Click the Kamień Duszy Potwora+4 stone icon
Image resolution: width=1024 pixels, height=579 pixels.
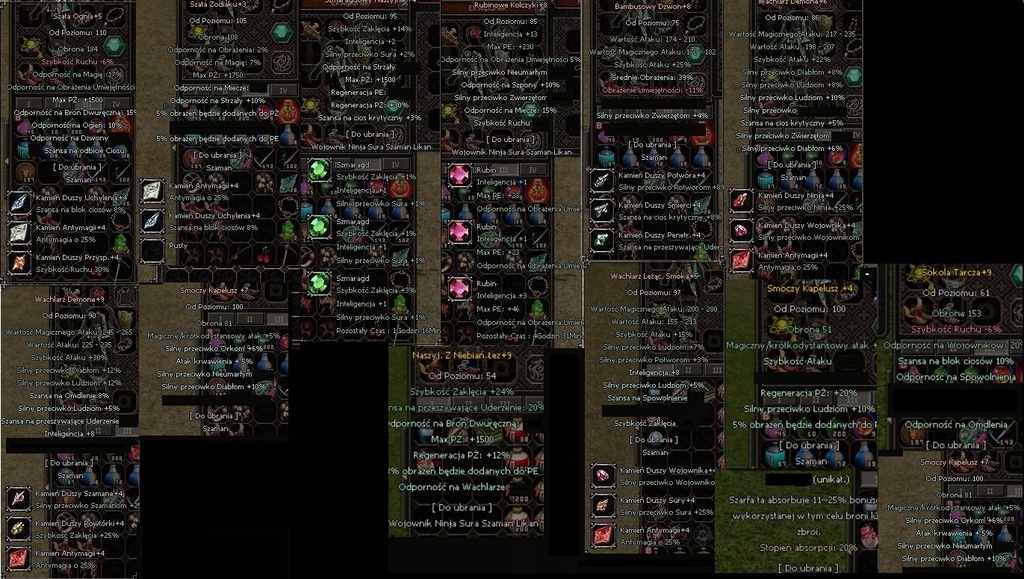(601, 180)
